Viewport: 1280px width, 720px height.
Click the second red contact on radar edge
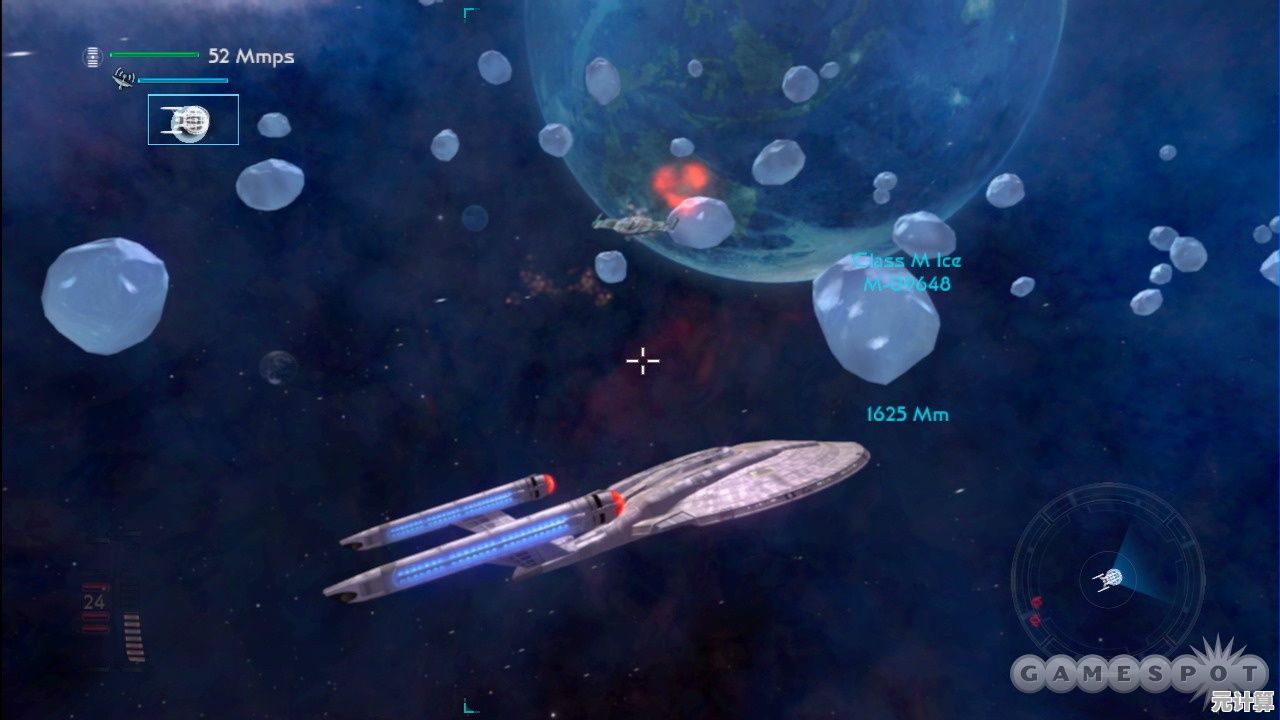pyautogui.click(x=1034, y=620)
